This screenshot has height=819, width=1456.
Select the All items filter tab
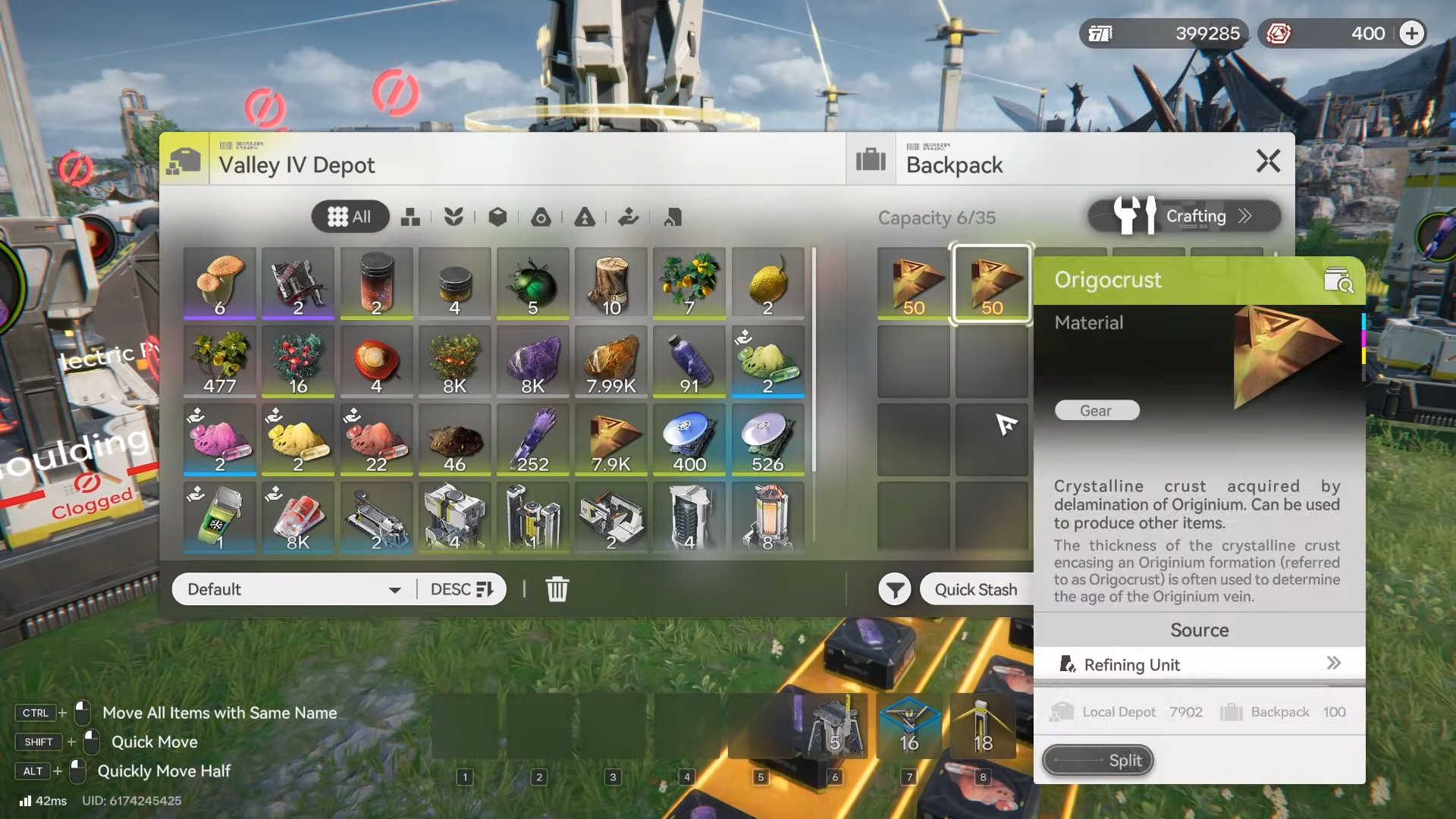tap(350, 217)
